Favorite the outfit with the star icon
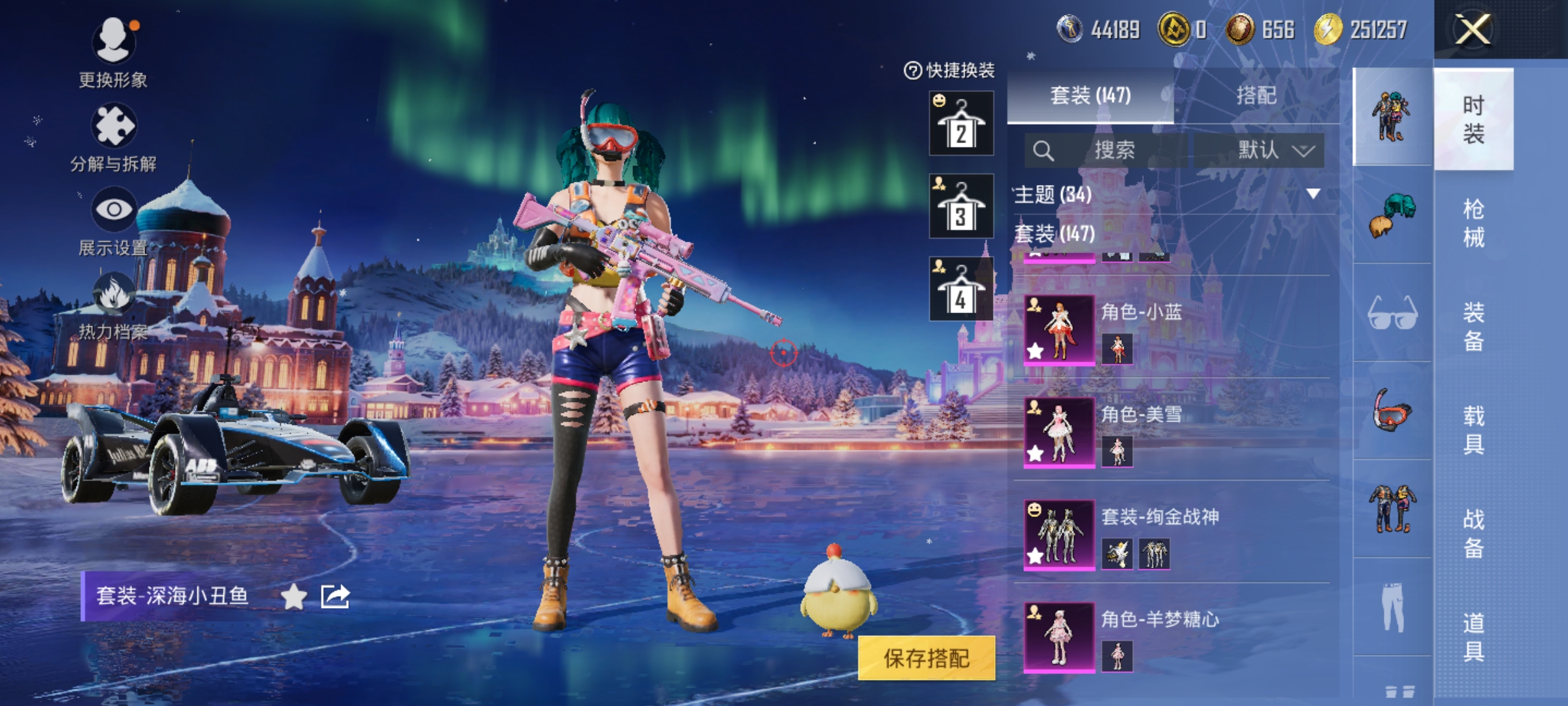Image resolution: width=1568 pixels, height=706 pixels. 294,596
